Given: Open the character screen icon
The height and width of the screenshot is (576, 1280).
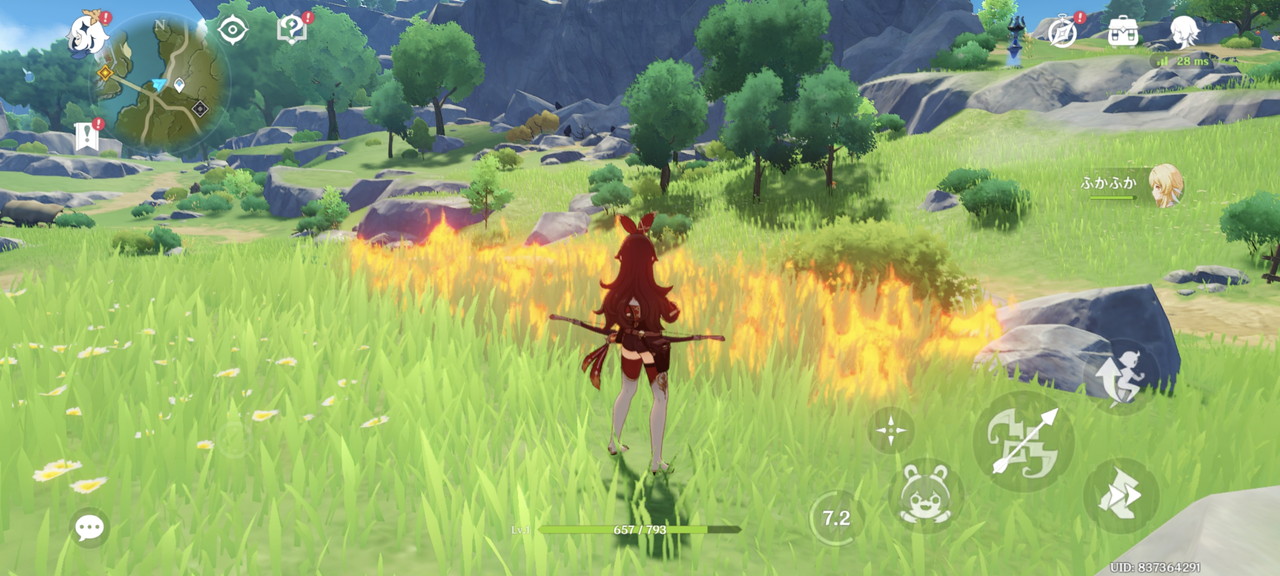Looking at the screenshot, I should (1184, 31).
